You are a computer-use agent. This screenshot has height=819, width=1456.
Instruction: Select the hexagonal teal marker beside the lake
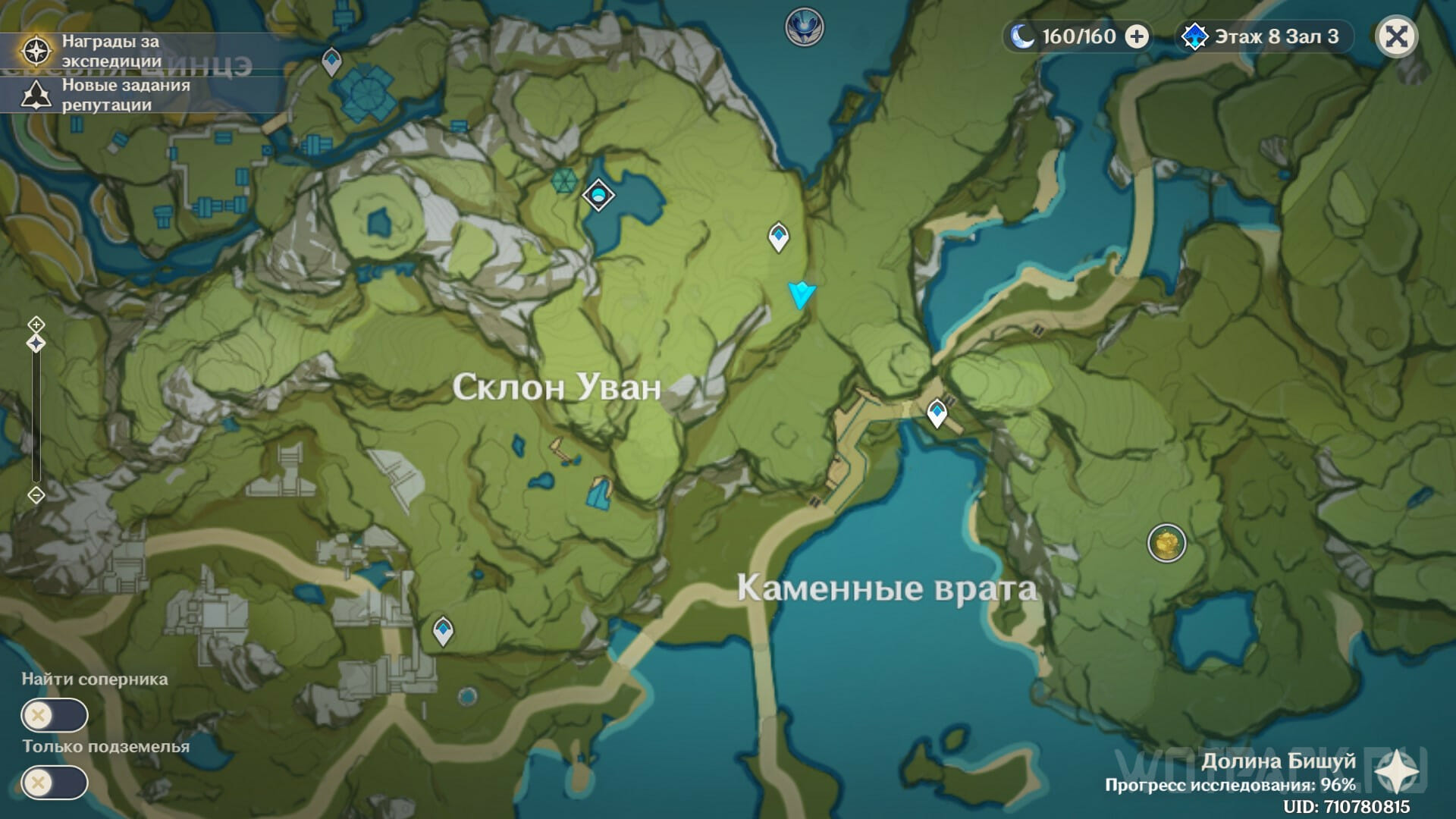pyautogui.click(x=563, y=180)
